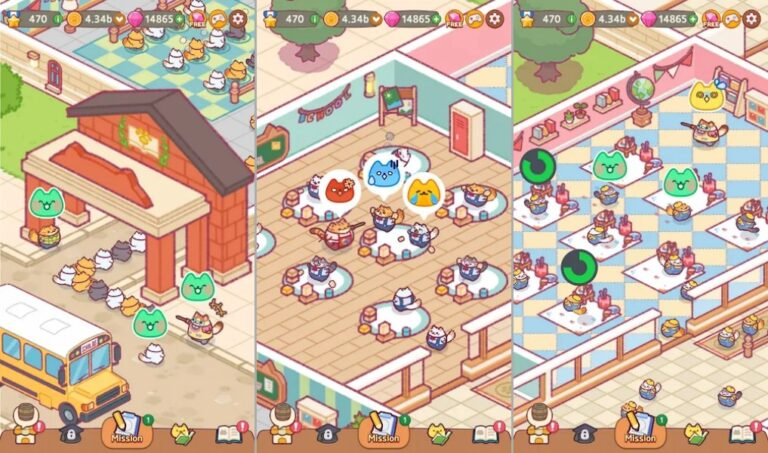Buy gems via plus in the checkered-floor cafeteria screenshot
This screenshot has width=768, height=453.
694,18
